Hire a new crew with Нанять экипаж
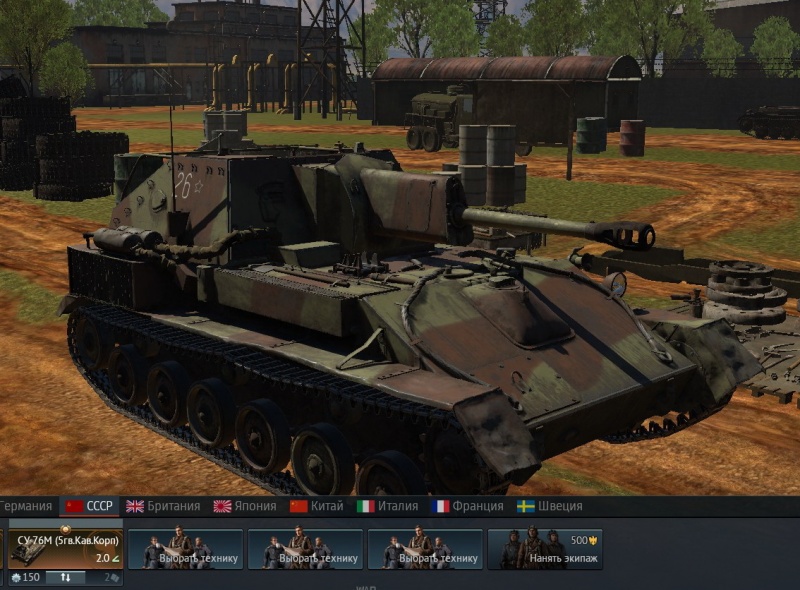Screen dimensions: 800x590 (545, 550)
